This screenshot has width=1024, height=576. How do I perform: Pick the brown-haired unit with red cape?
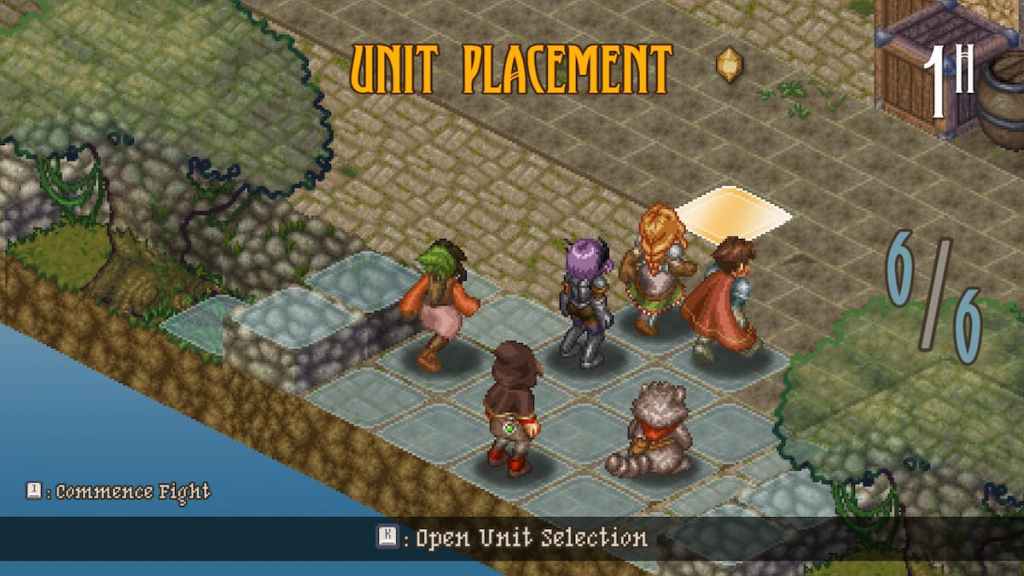(725, 295)
